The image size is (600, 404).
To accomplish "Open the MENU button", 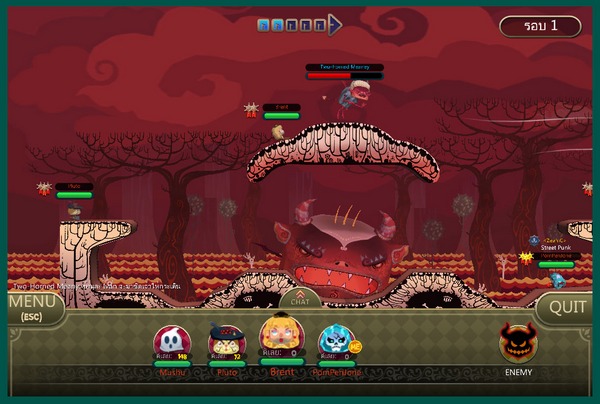I will [32, 306].
